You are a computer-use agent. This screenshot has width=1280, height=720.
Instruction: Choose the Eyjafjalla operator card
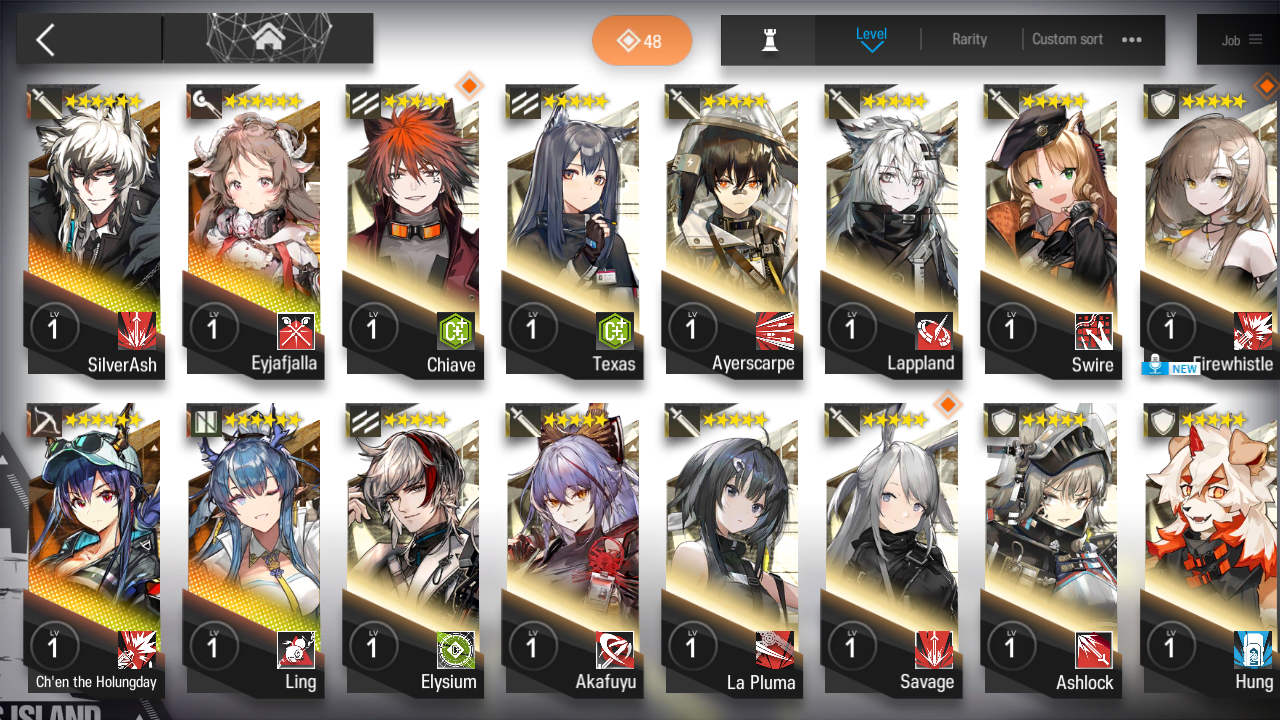point(255,230)
